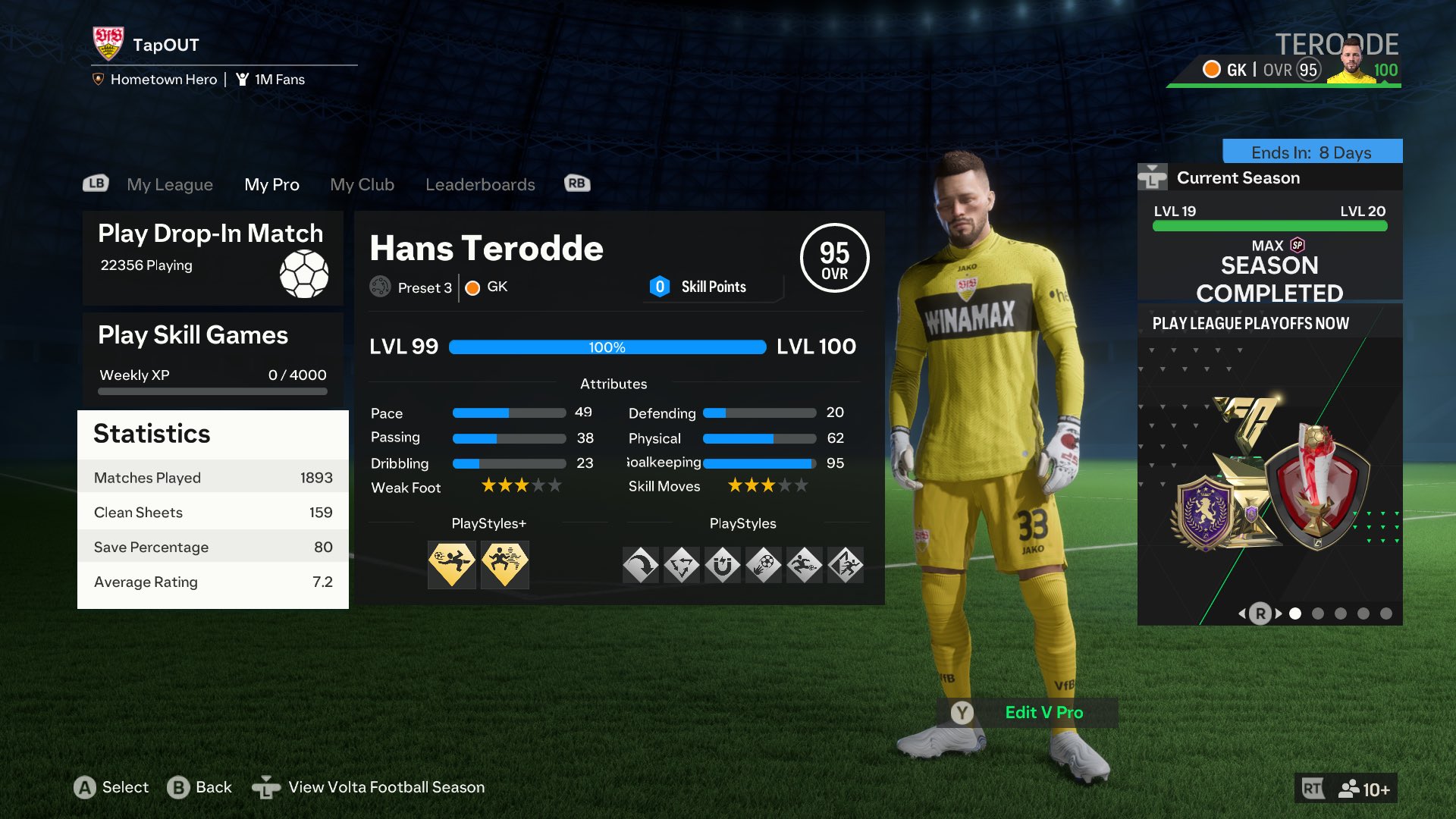
Task: Select the magnet-shaped goalkeeper PlayStyle icon
Action: click(723, 565)
